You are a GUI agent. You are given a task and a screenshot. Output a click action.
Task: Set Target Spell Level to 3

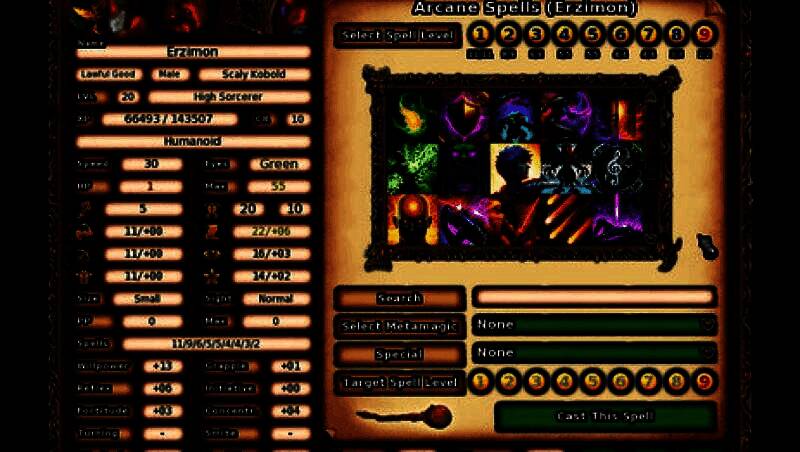[x=536, y=381]
